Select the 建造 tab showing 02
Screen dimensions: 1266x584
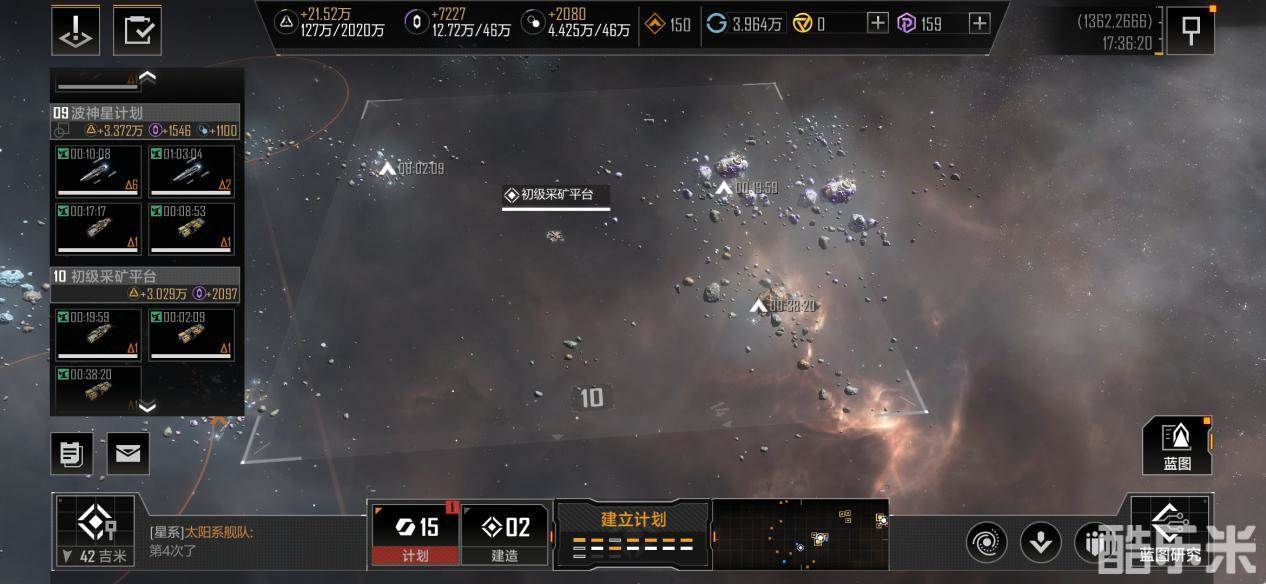pos(504,534)
